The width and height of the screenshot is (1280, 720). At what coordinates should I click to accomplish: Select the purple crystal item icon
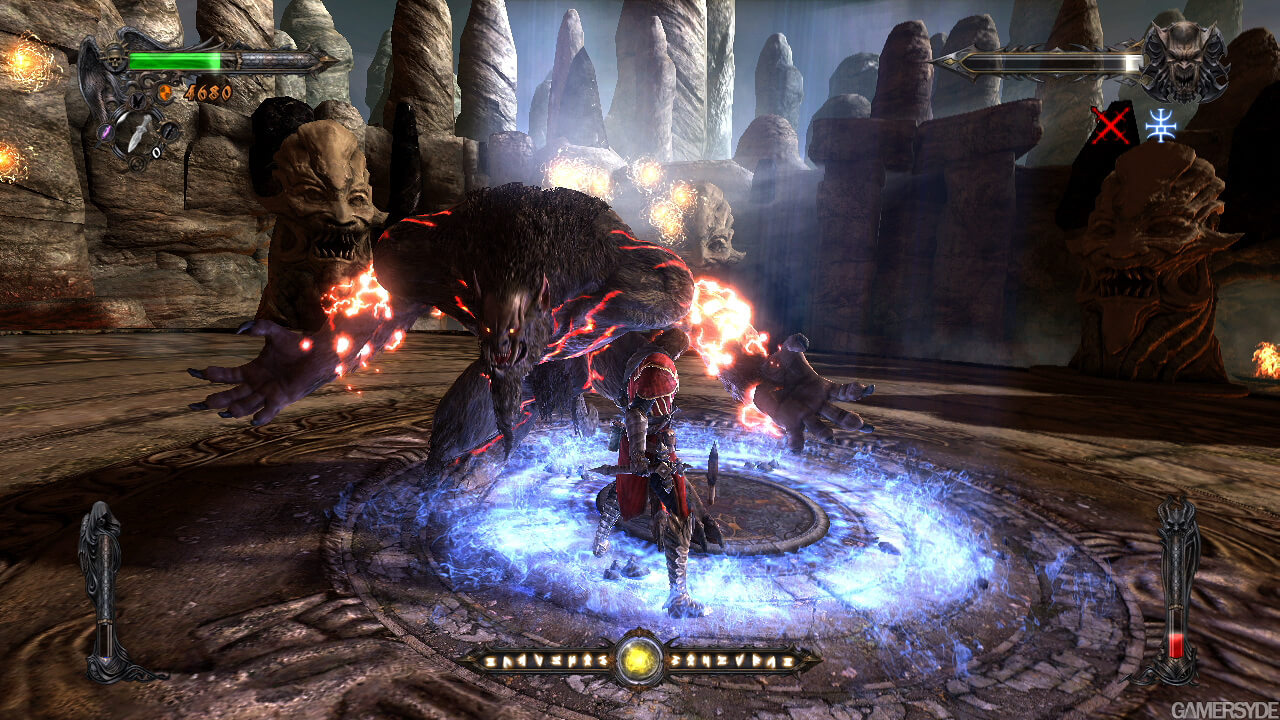click(106, 130)
